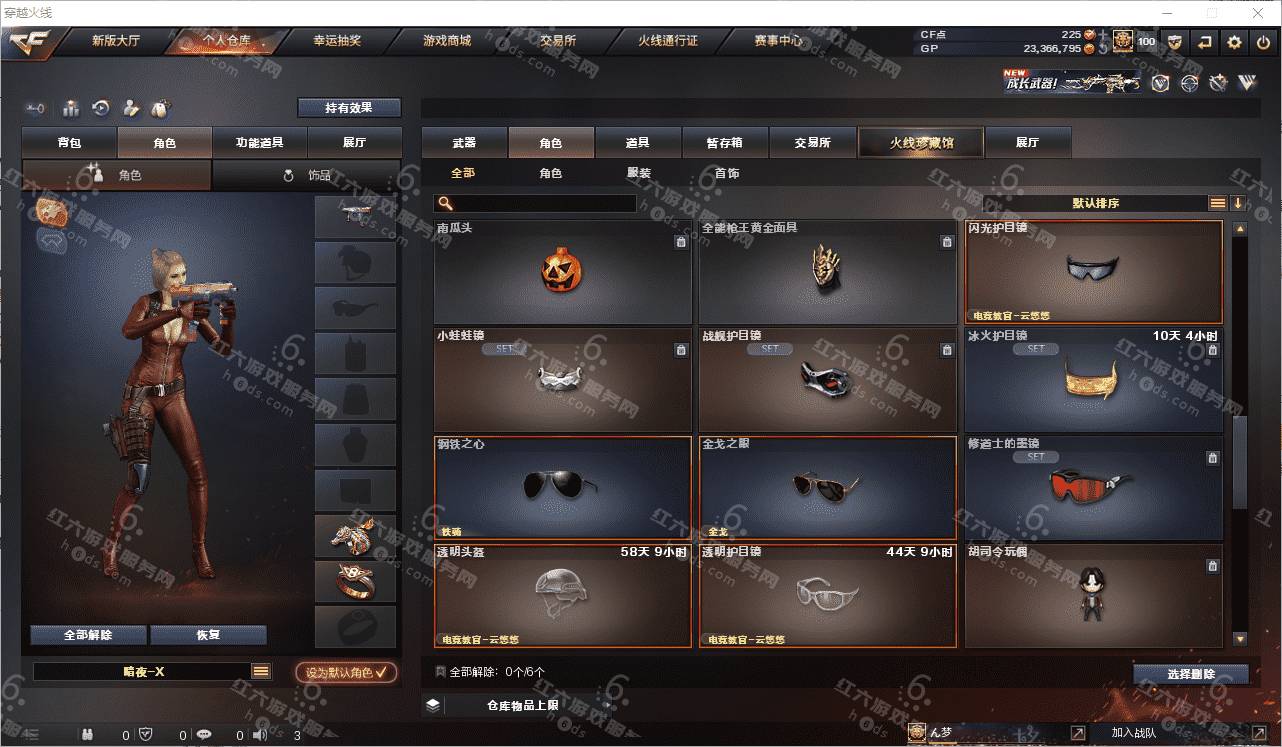
Task: Select the 全能枪王黄金面具 gold mask
Action: [827, 271]
